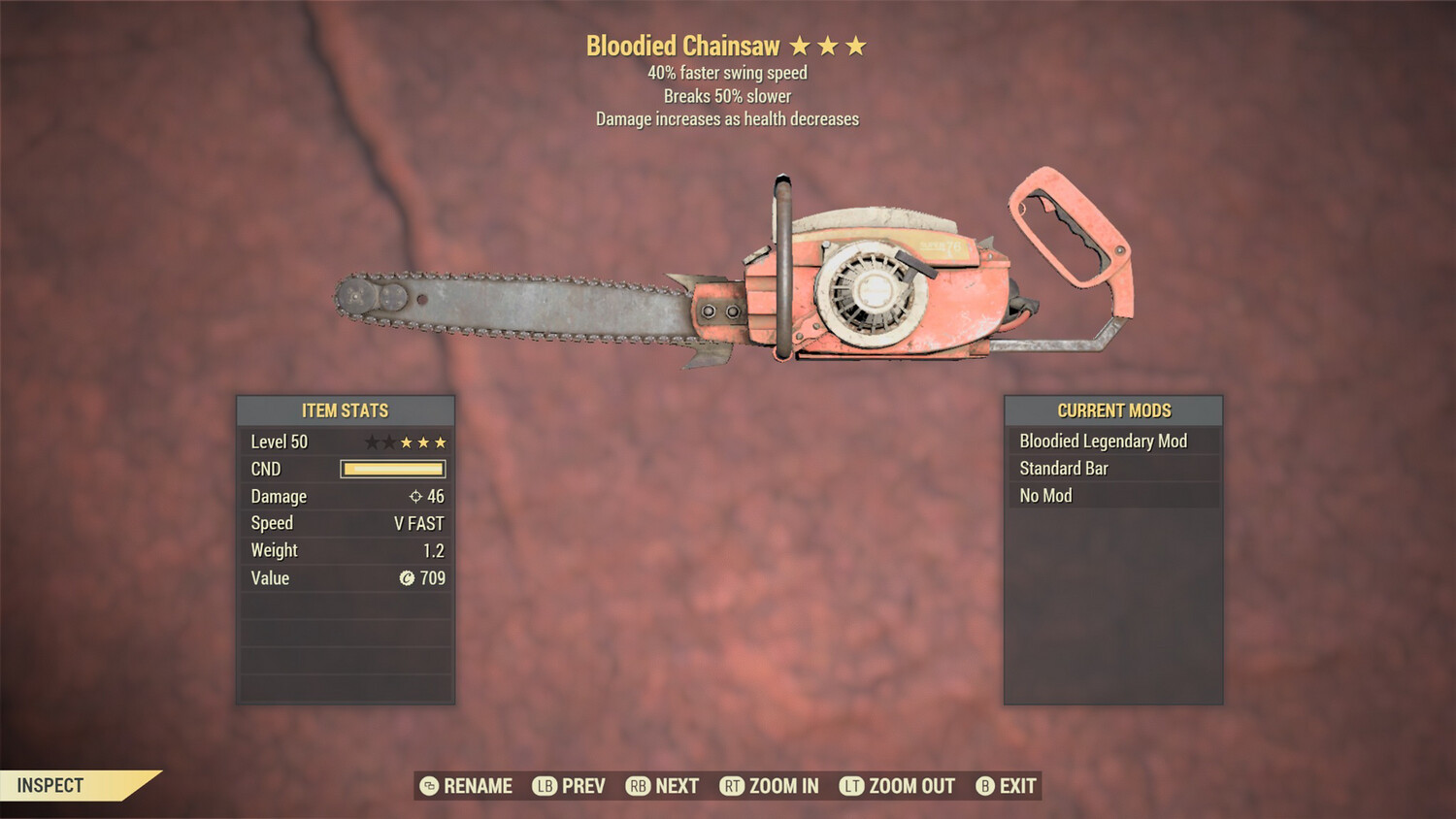The height and width of the screenshot is (819, 1456).
Task: Click the yellow CND condition bar
Action: tap(392, 469)
